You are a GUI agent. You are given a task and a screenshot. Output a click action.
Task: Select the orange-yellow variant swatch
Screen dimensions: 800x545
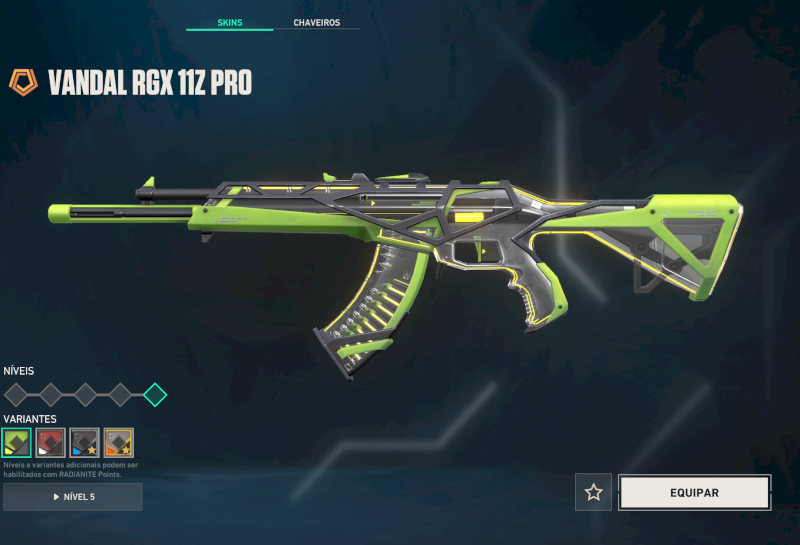coord(119,442)
